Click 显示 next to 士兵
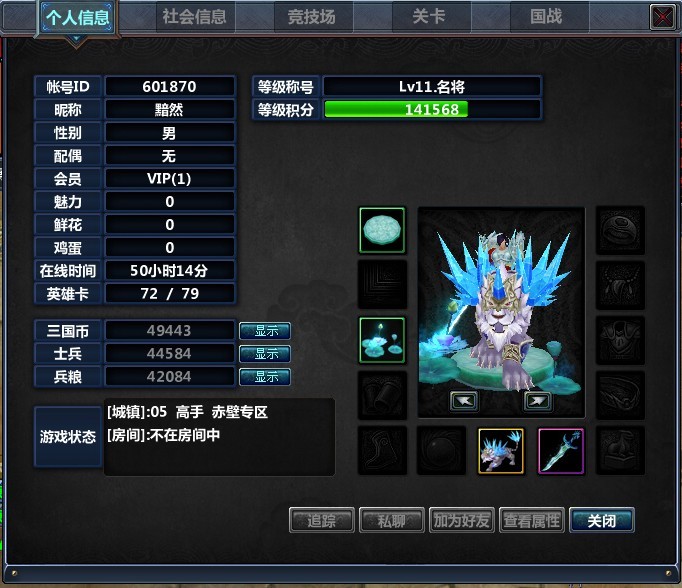682x588 pixels. tap(265, 354)
